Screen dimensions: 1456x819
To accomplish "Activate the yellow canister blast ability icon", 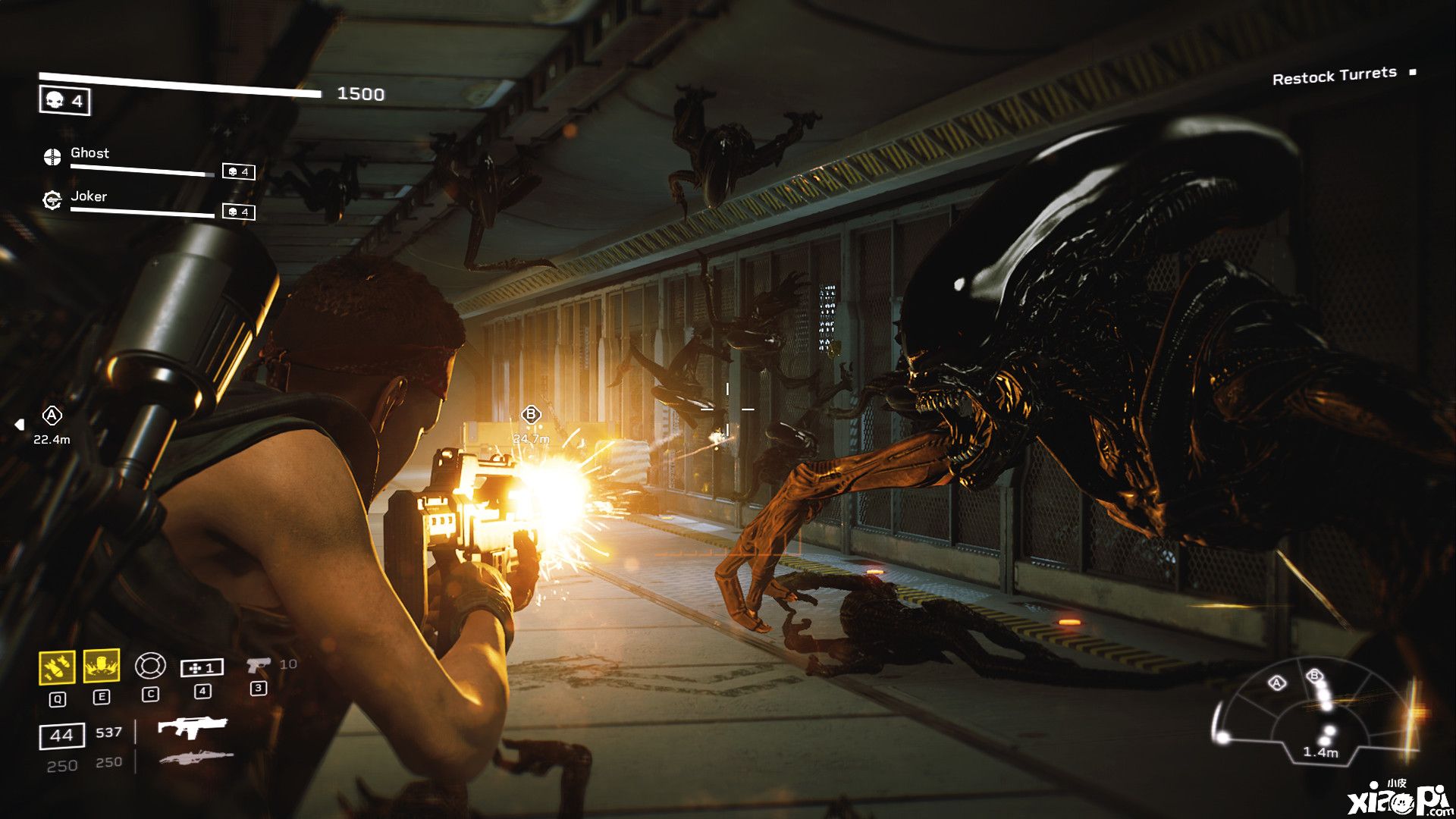I will [102, 666].
